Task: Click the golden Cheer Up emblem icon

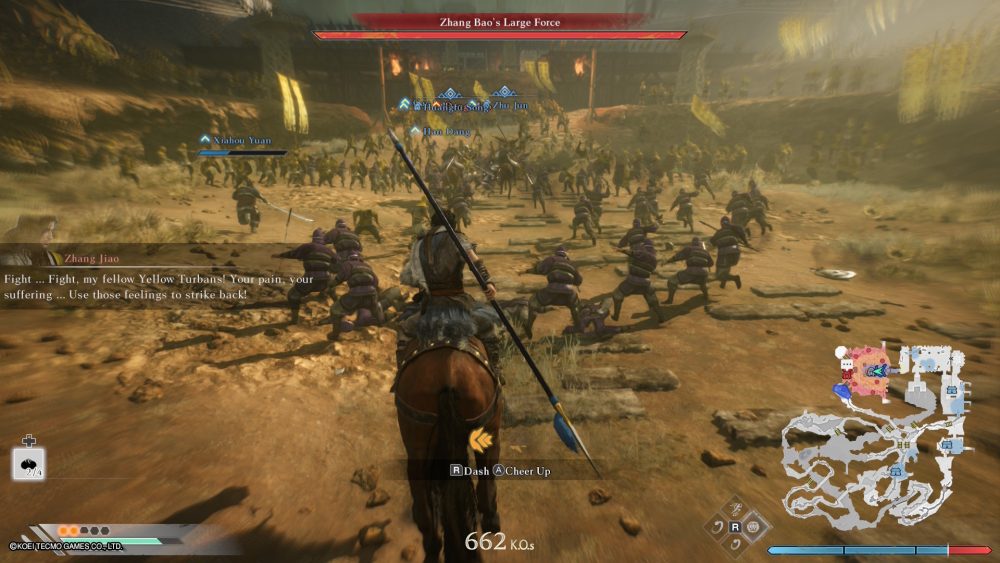Action: [x=480, y=438]
